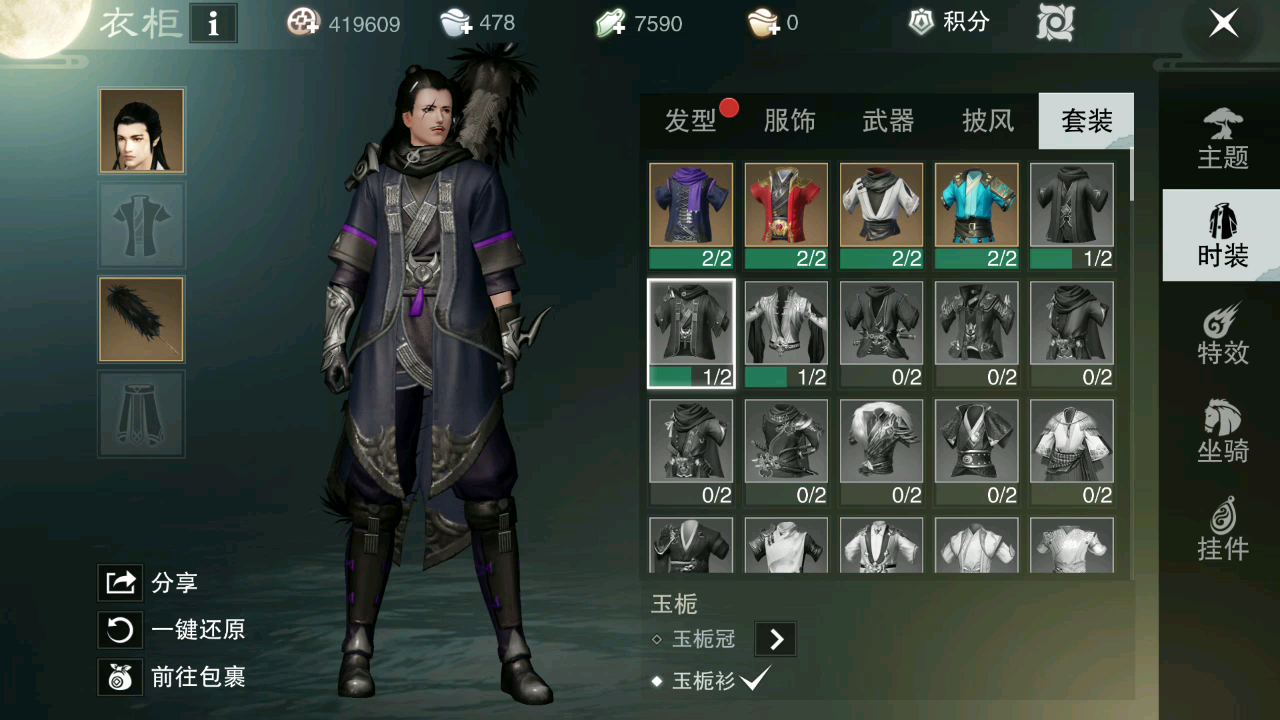Go to the 坐骑 mount category
1280x720 pixels.
click(1223, 432)
